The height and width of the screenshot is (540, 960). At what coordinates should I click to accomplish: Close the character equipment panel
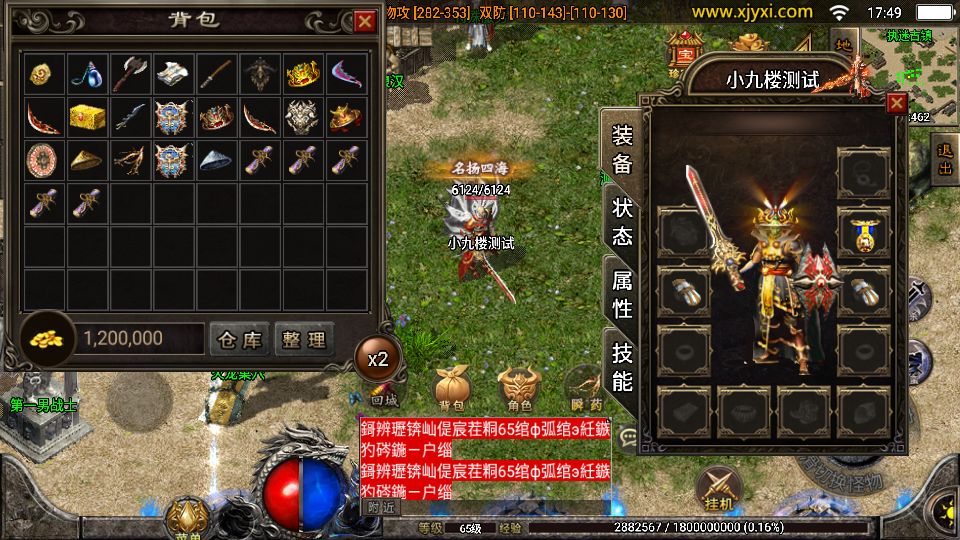coord(896,102)
